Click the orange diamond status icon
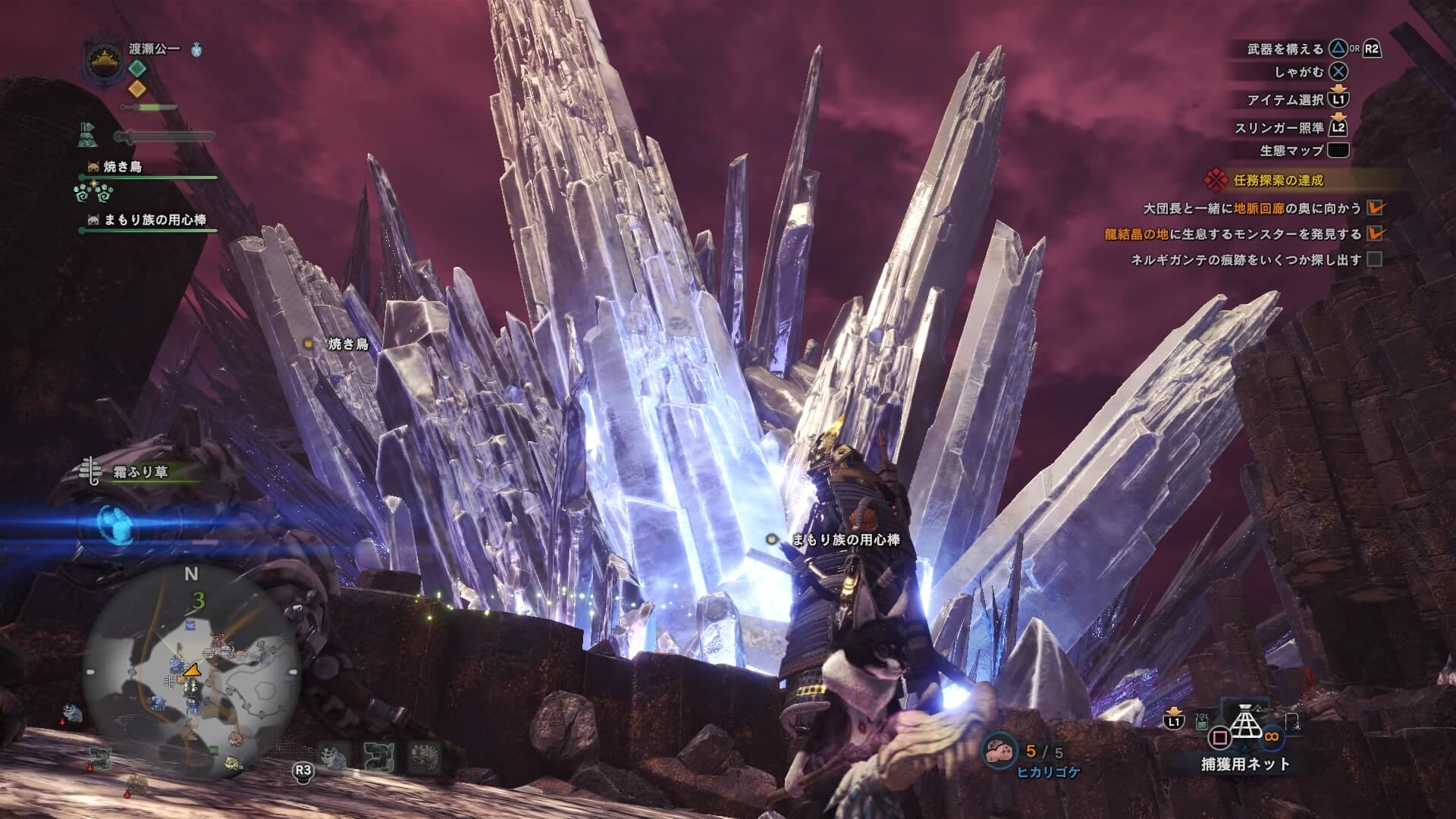Screen dimensions: 1456x819 [x=136, y=88]
